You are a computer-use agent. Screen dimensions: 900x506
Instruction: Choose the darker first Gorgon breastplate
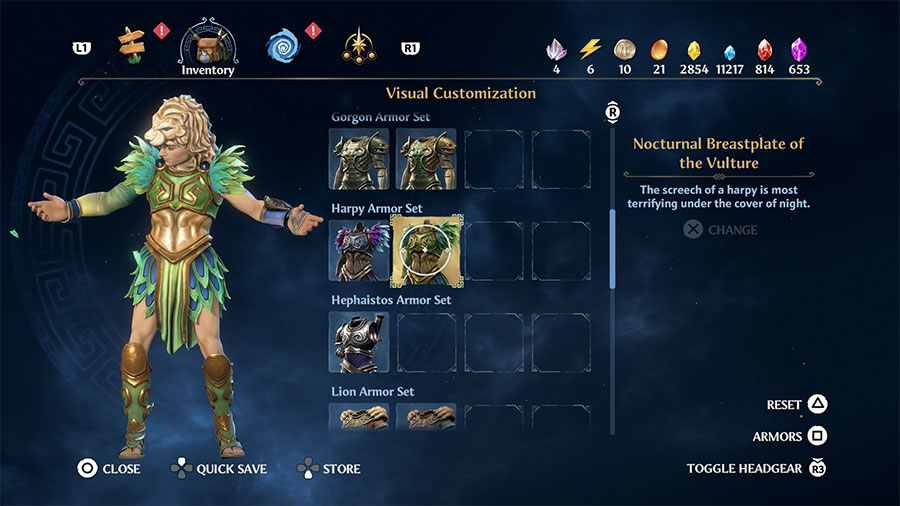coord(359,158)
